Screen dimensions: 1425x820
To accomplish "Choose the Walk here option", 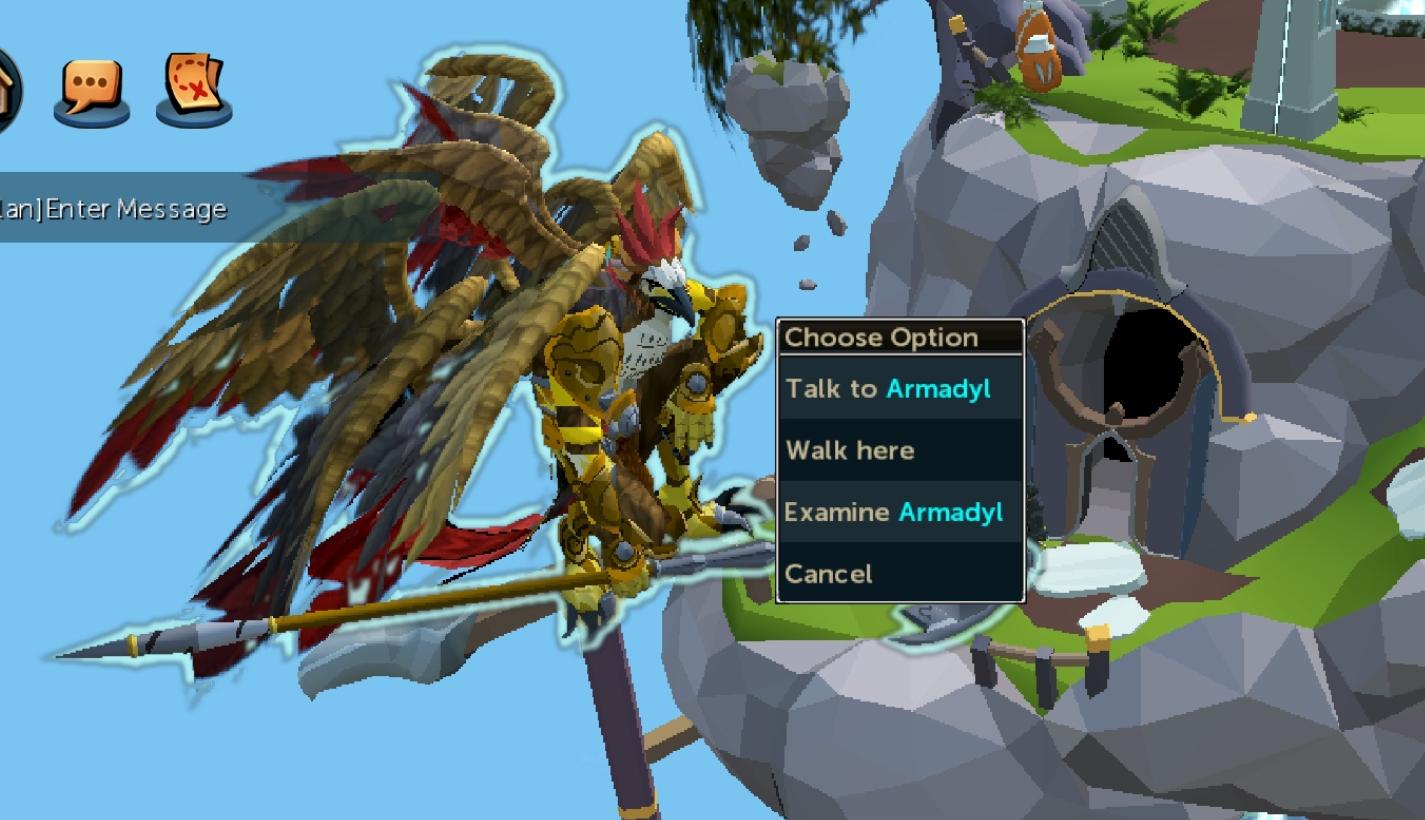I will point(851,450).
